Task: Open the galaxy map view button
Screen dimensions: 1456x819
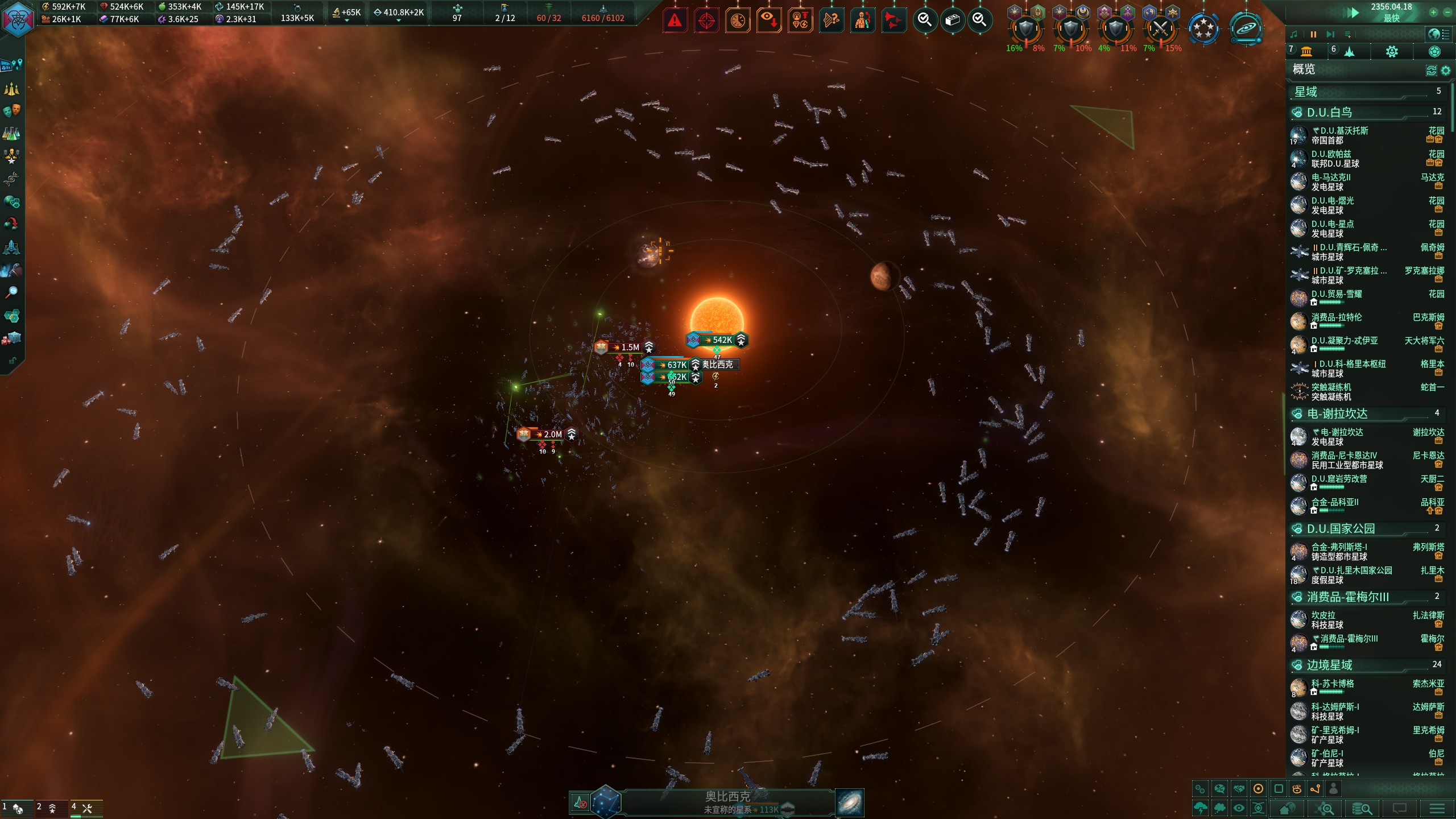Action: 850,803
